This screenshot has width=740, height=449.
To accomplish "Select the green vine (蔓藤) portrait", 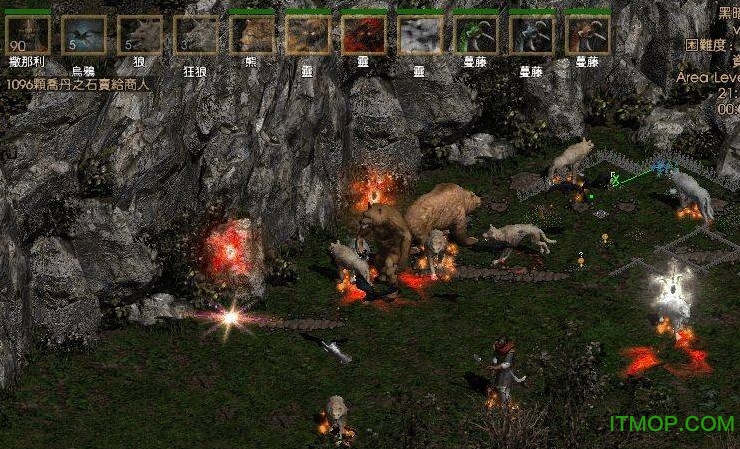I will 476,35.
